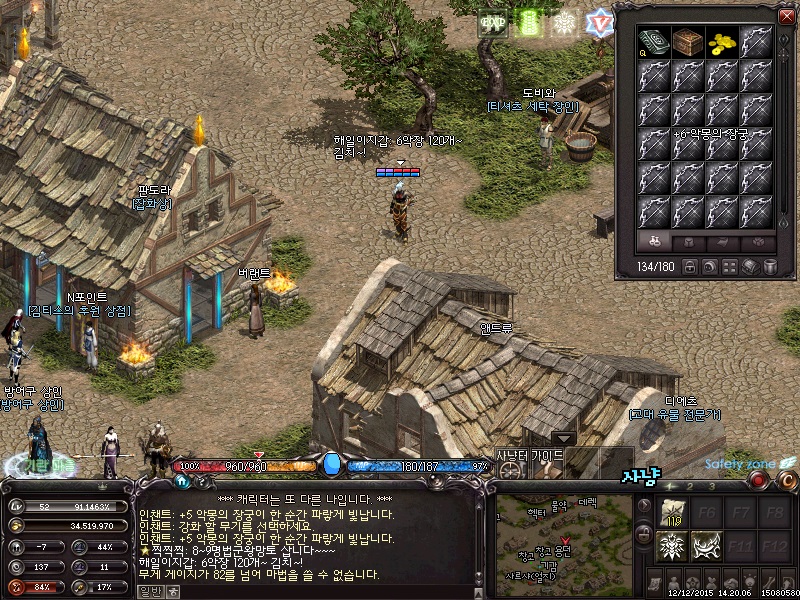Image resolution: width=800 pixels, height=600 pixels.
Task: Select the green spellbook item in inventory
Action: pyautogui.click(x=654, y=42)
